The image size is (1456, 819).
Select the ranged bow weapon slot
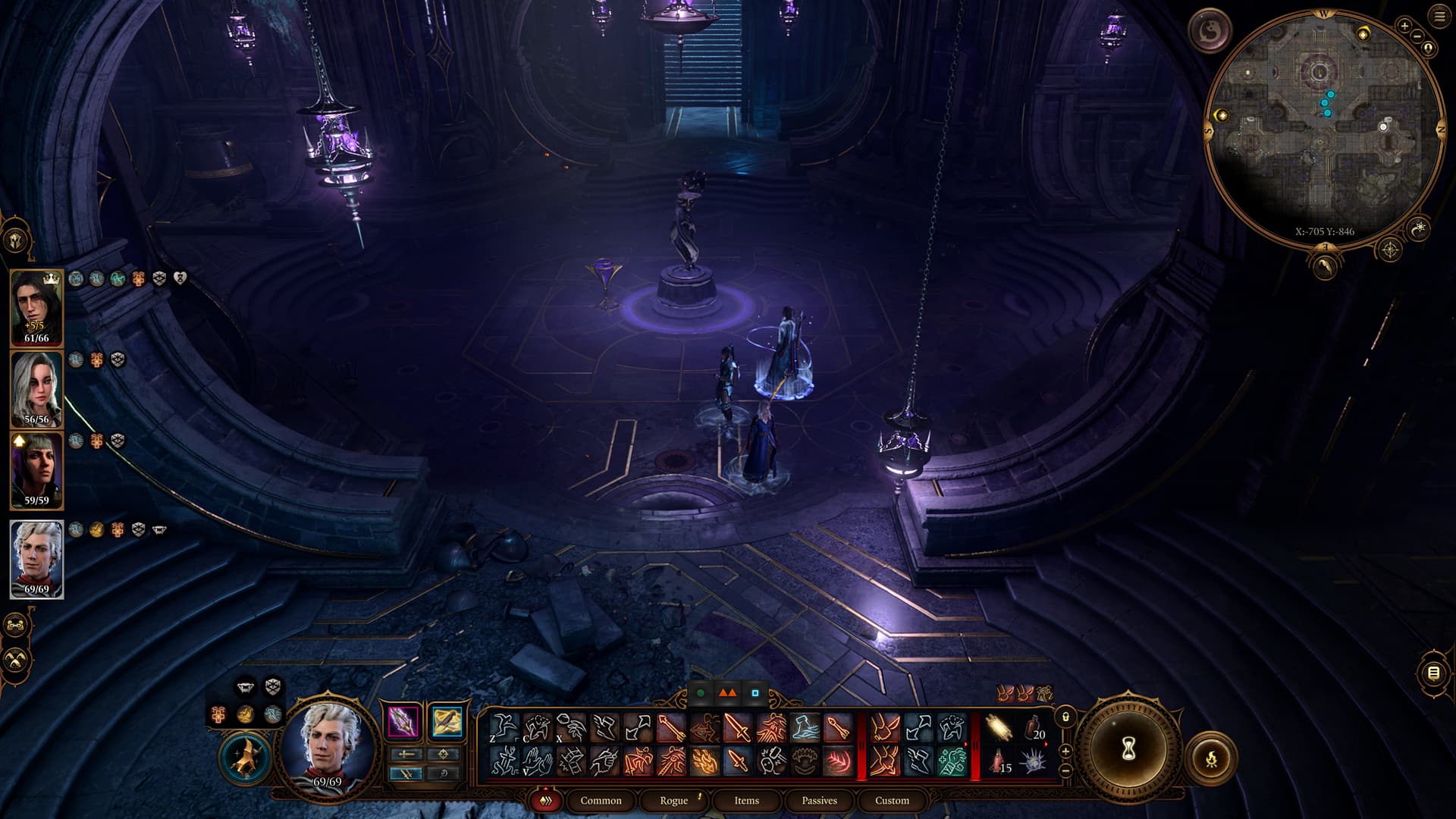pyautogui.click(x=447, y=721)
